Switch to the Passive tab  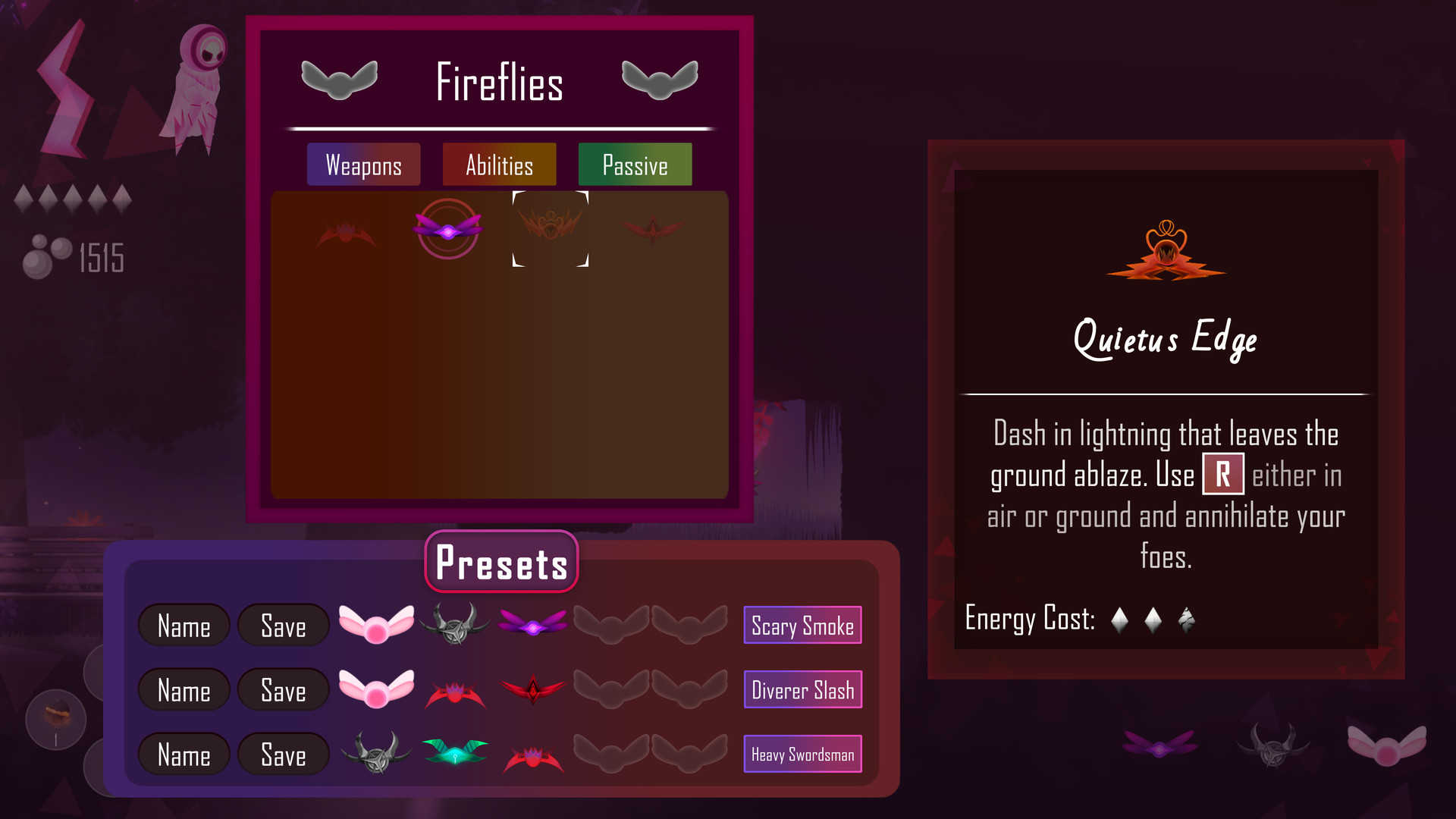(635, 164)
